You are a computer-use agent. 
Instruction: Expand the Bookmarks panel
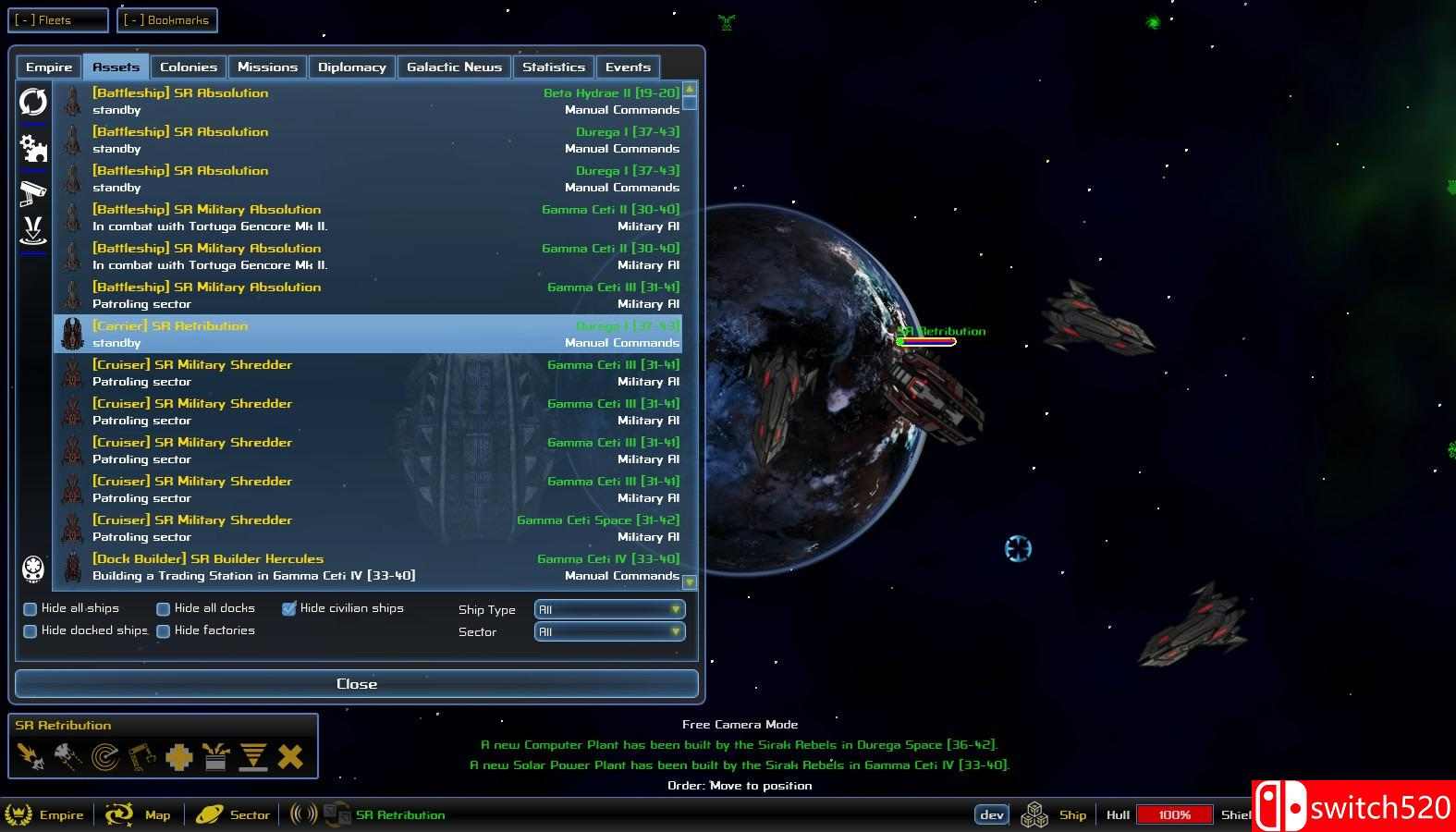point(167,19)
